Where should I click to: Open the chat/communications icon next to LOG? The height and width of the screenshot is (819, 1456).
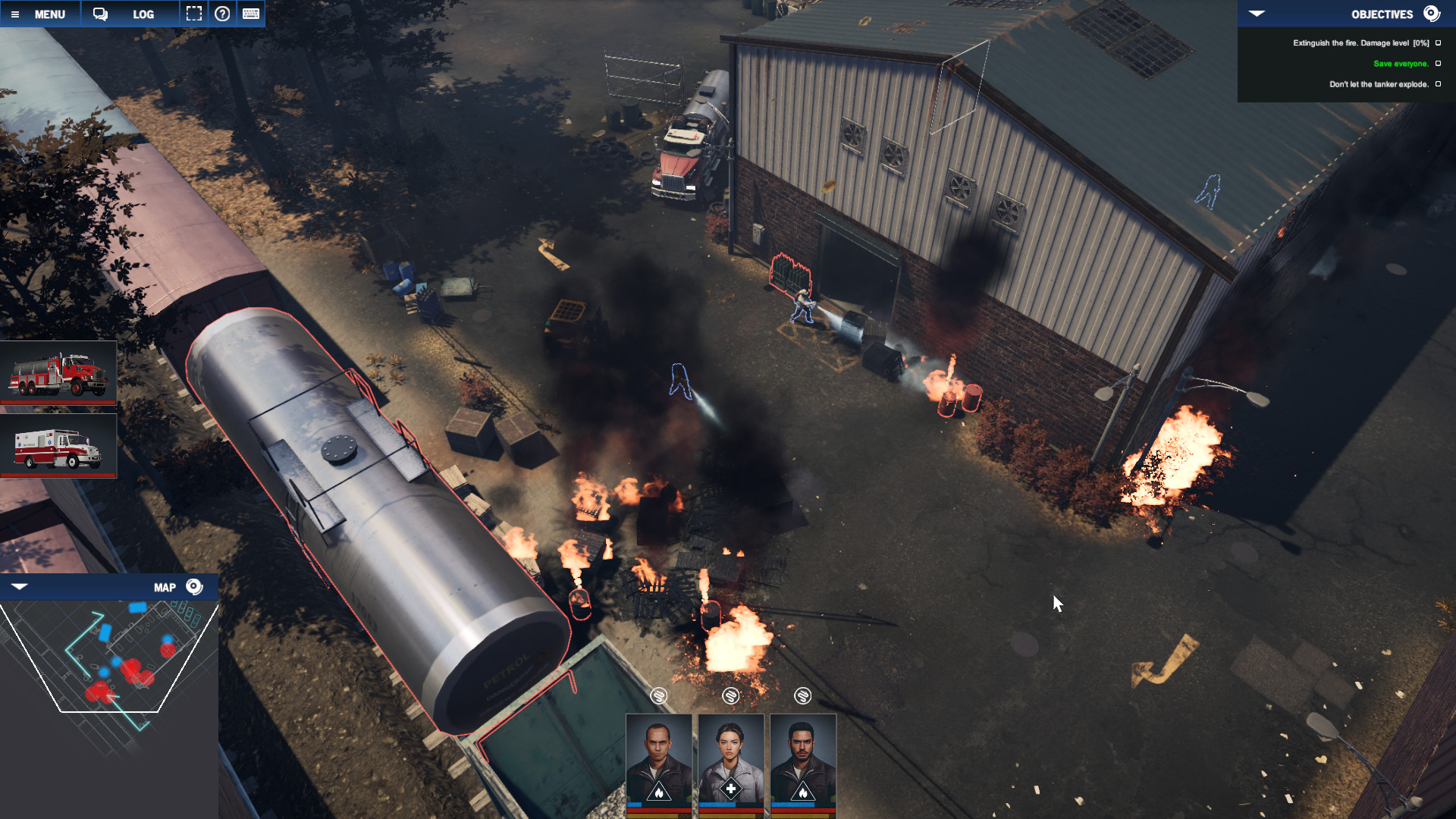[x=99, y=14]
